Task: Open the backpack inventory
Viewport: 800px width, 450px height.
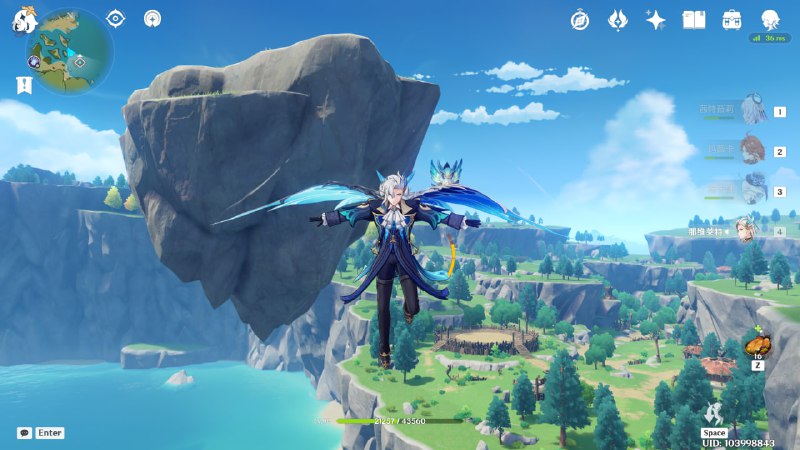Action: [x=732, y=19]
